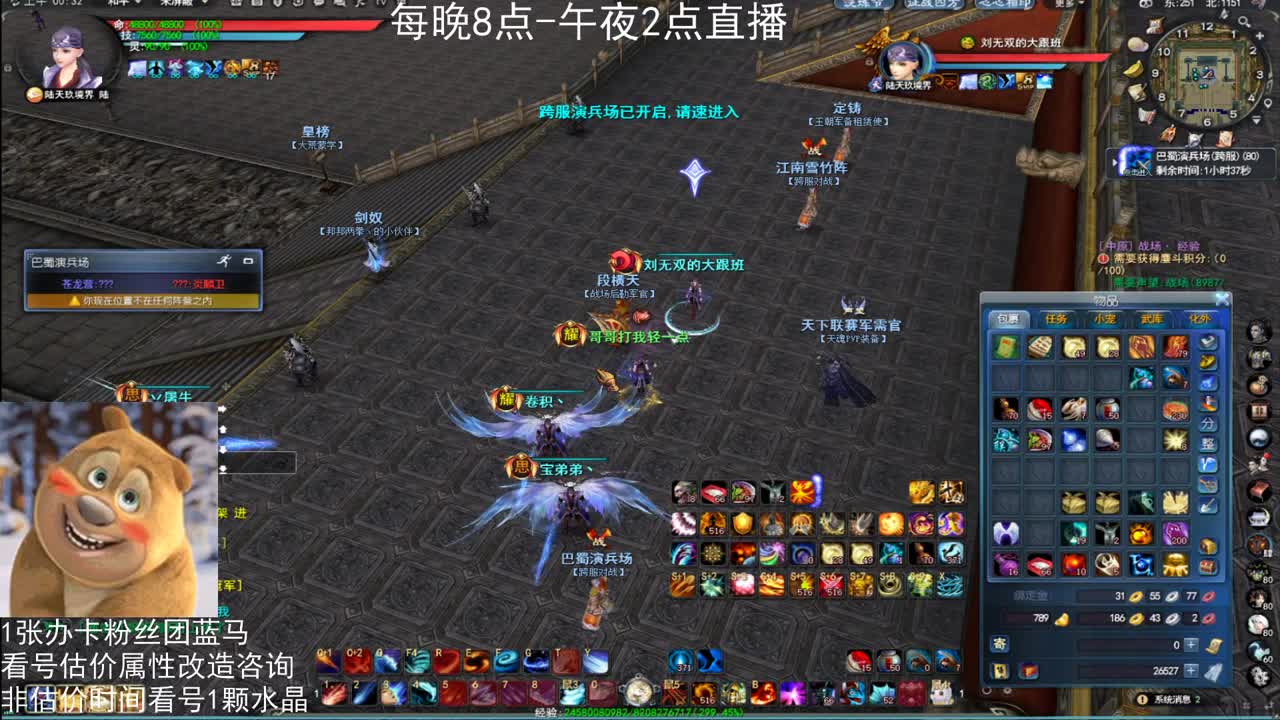Zoom the minimap with the plus icon
This screenshot has height=720, width=1280.
1260,37
